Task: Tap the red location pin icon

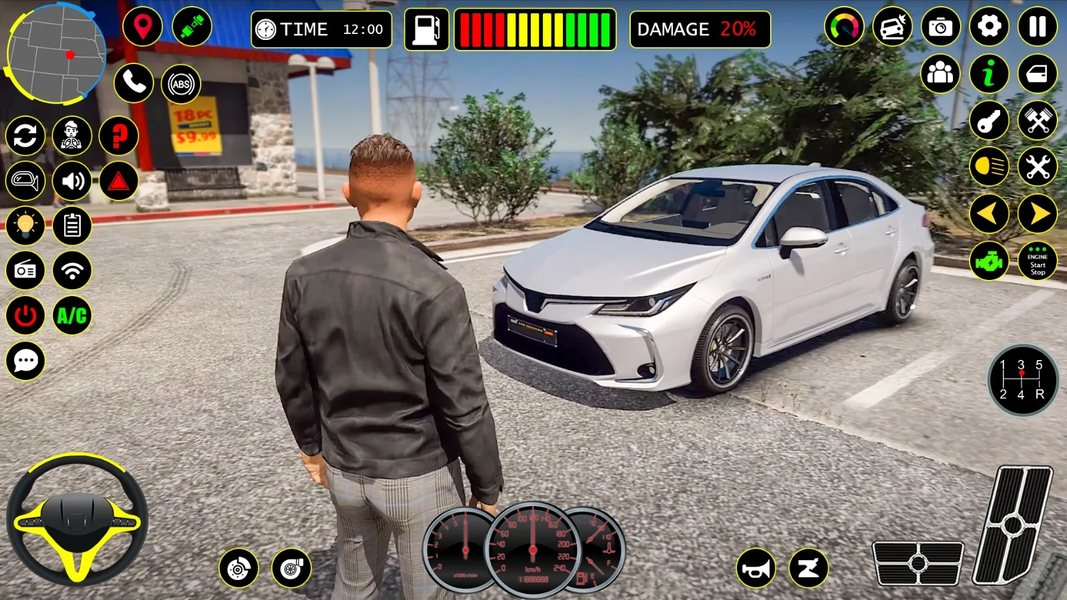Action: pos(143,27)
